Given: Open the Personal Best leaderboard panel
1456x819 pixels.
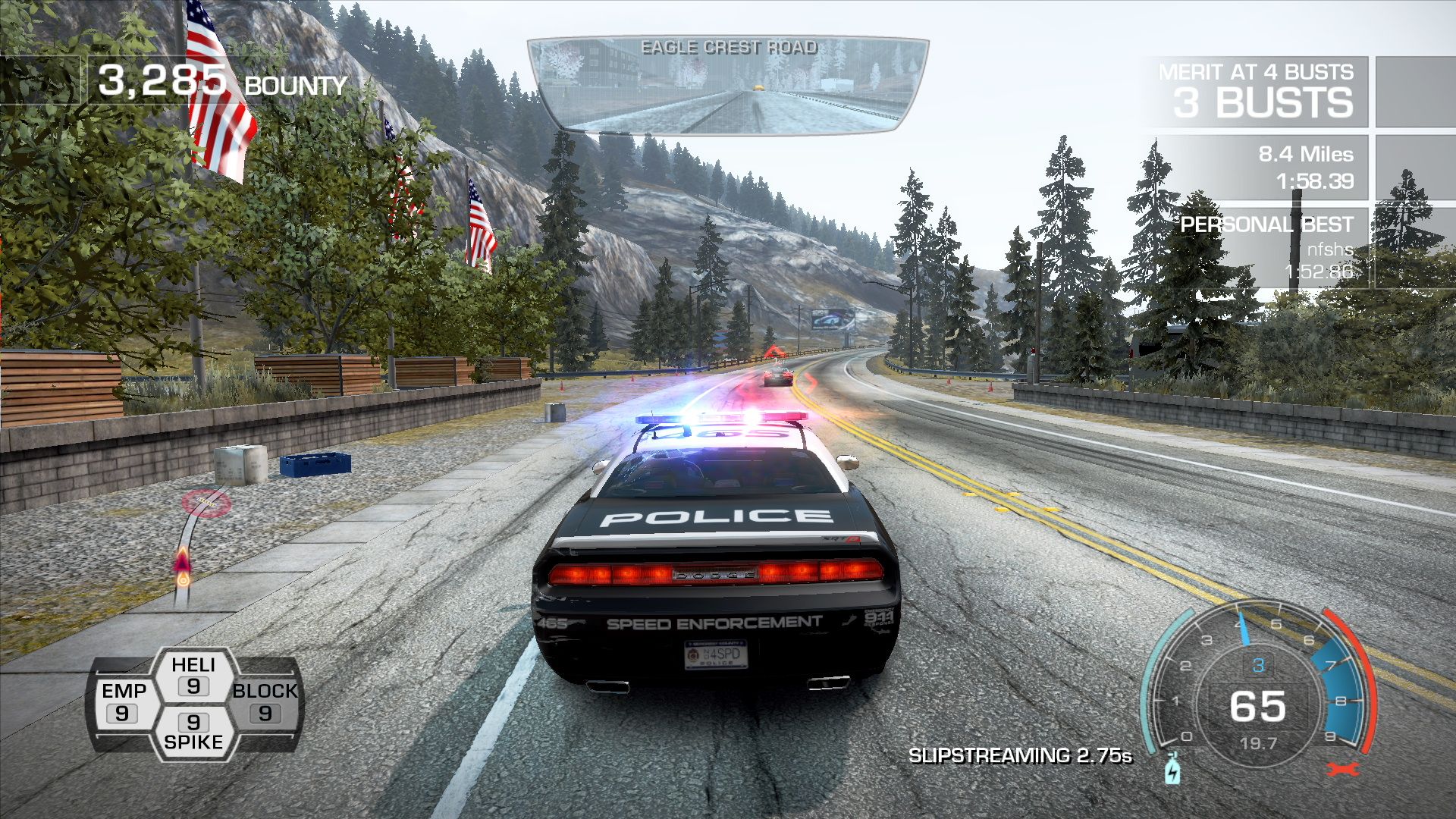Looking at the screenshot, I should tap(1265, 247).
